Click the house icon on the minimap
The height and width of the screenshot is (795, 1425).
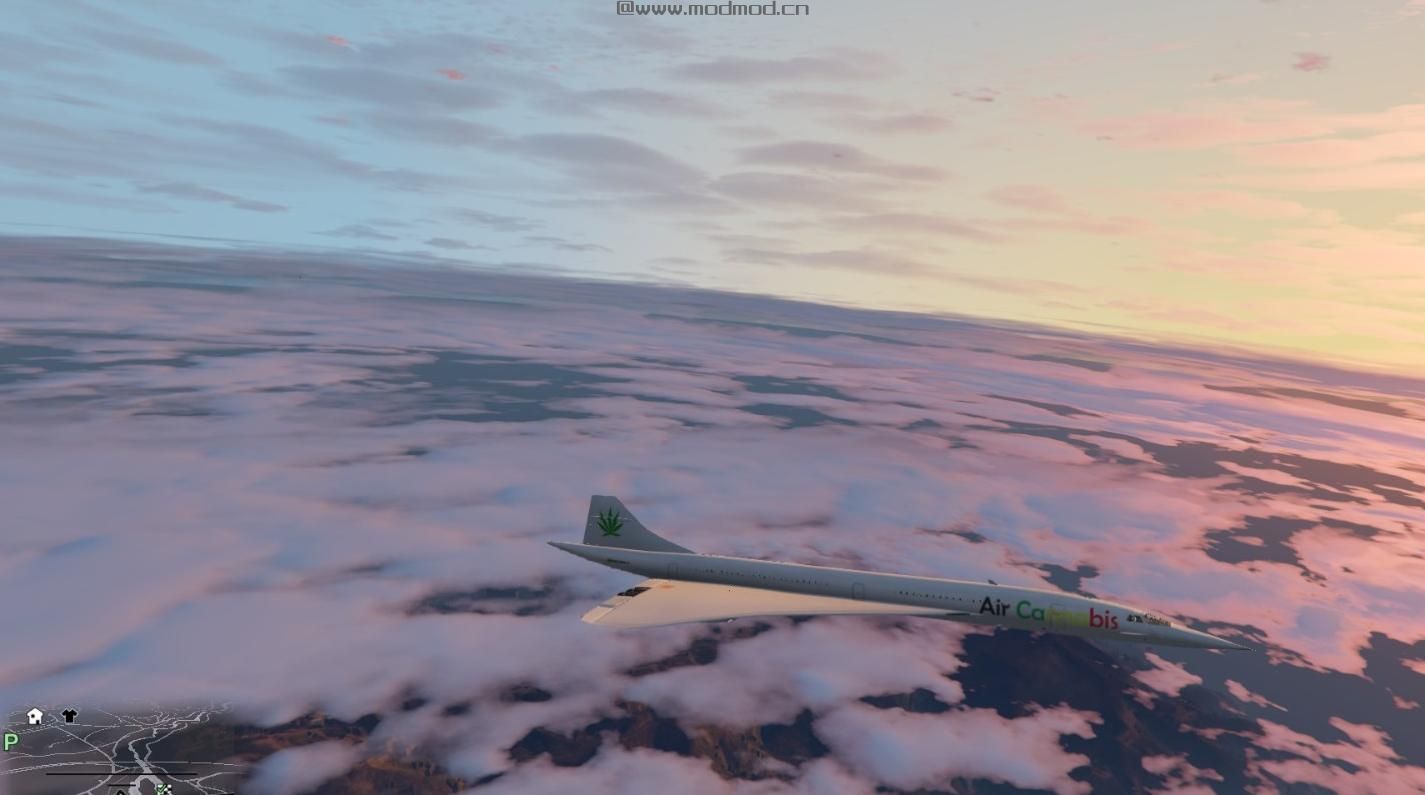33,715
